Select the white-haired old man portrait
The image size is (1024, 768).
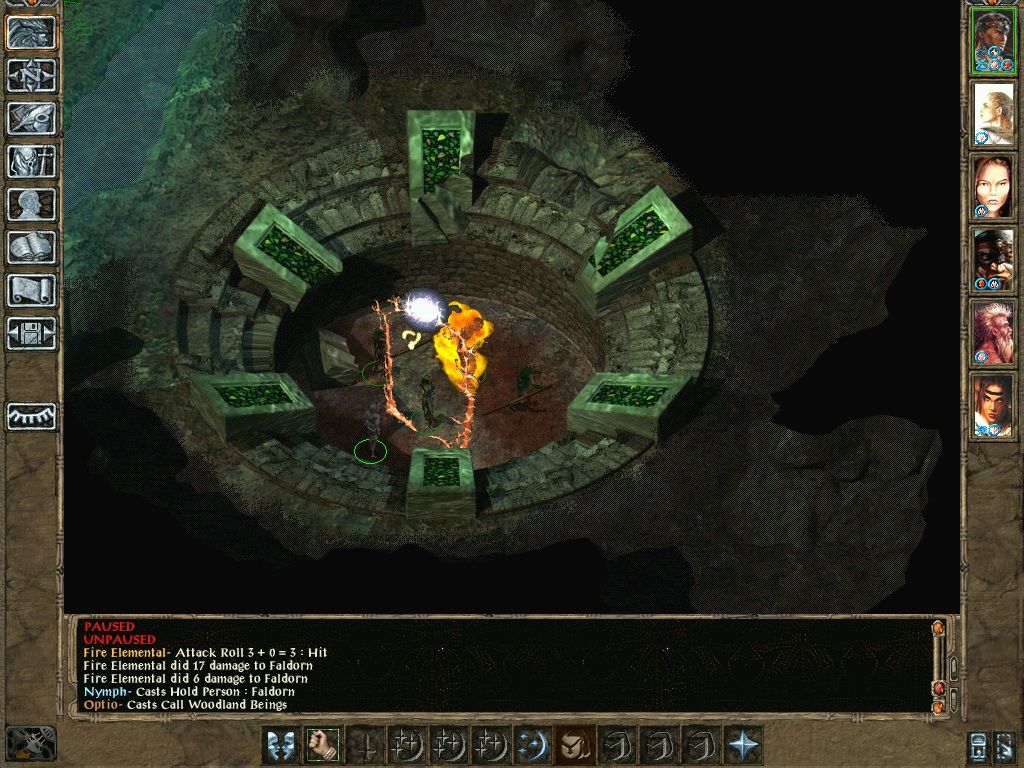[993, 330]
